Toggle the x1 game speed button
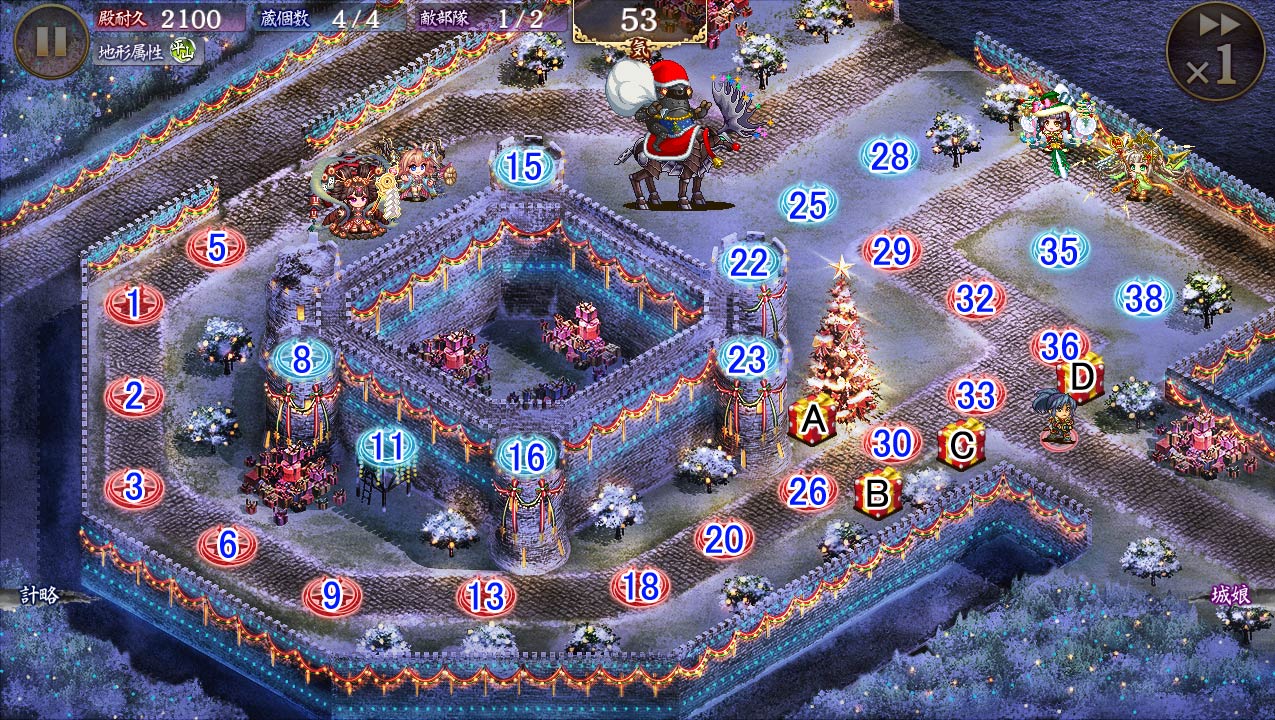 pos(1217,52)
